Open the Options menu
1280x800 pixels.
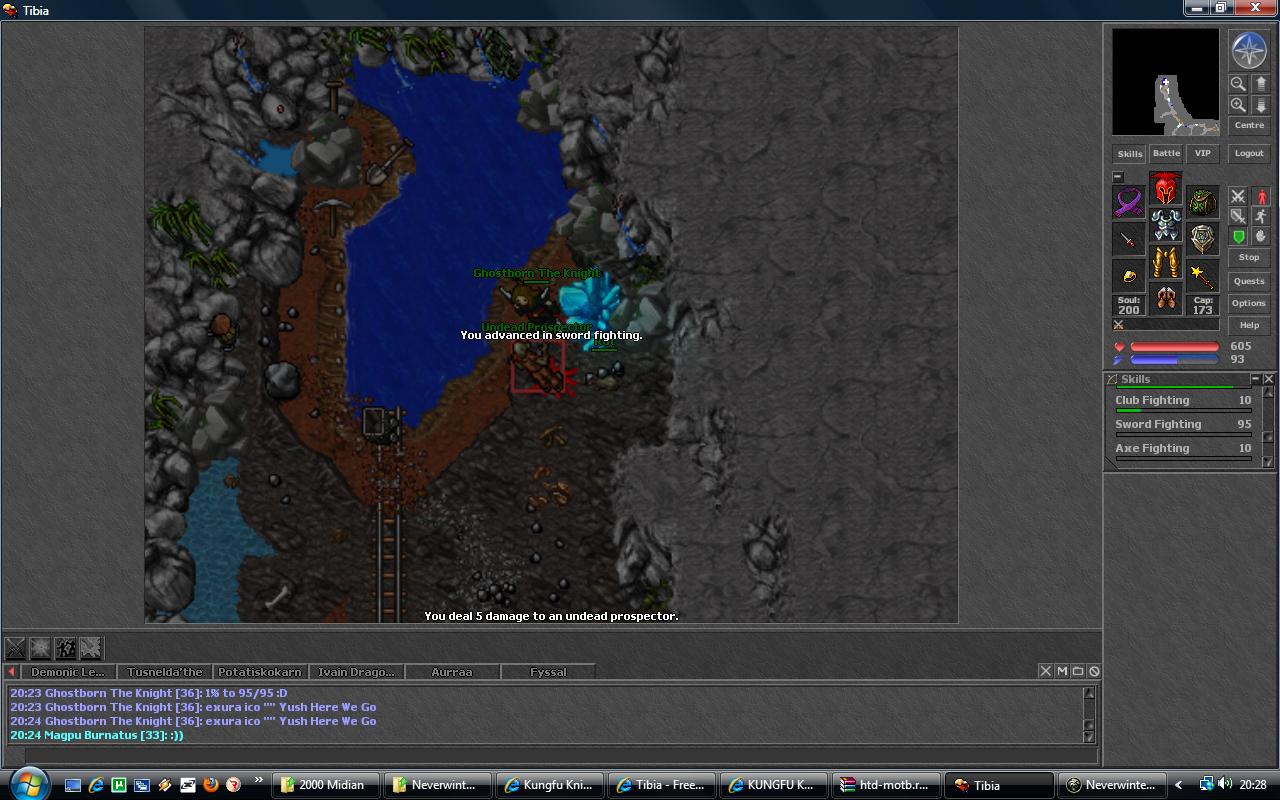pyautogui.click(x=1249, y=303)
